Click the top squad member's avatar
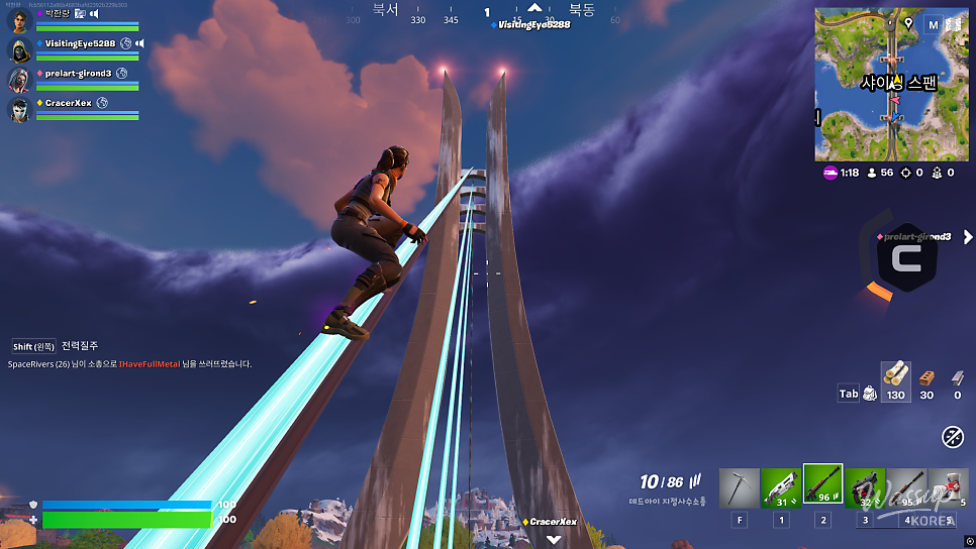 [20, 21]
